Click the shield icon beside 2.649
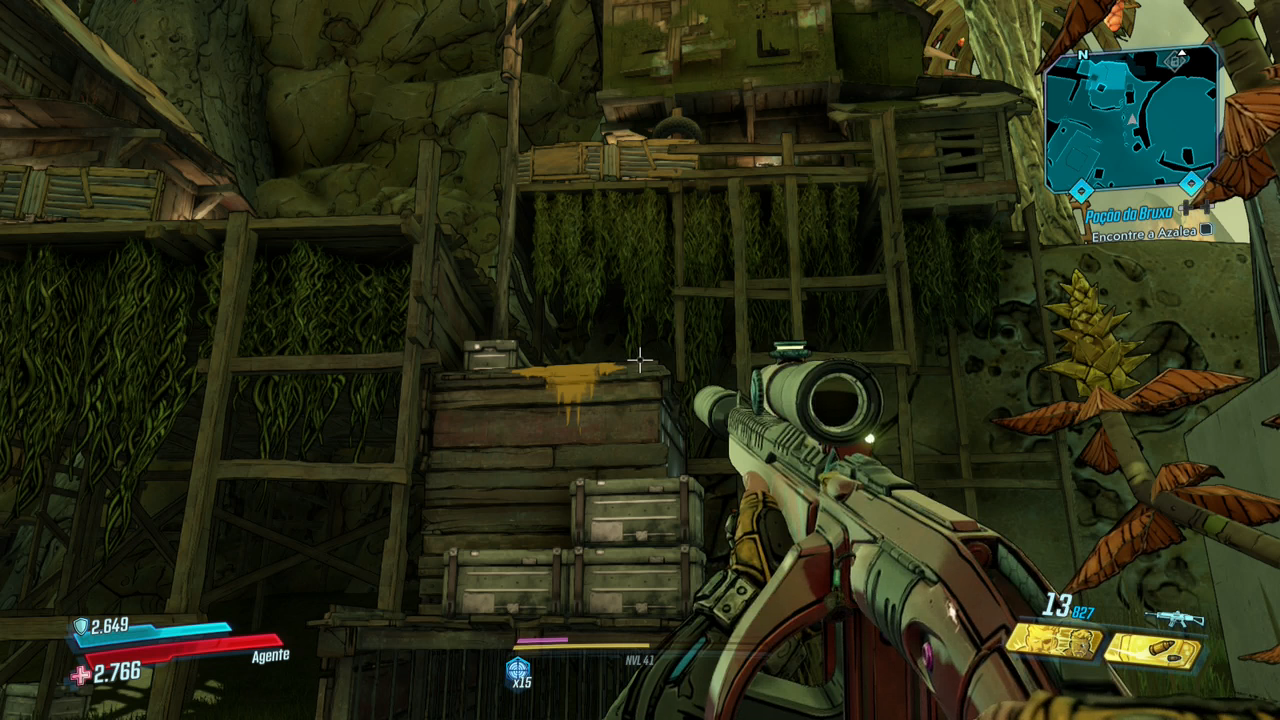The image size is (1280, 720). 80,627
